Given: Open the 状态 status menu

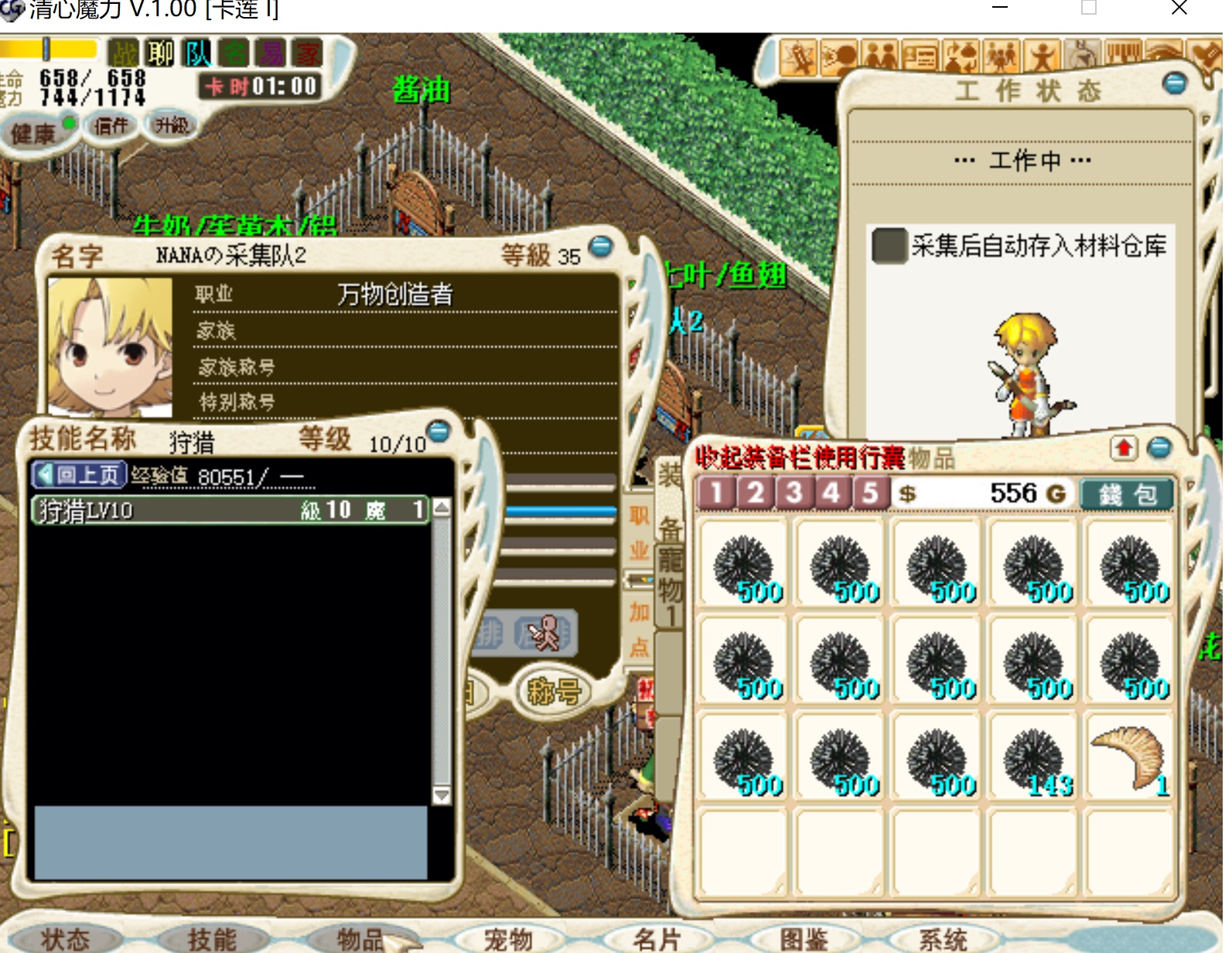Looking at the screenshot, I should (x=65, y=938).
